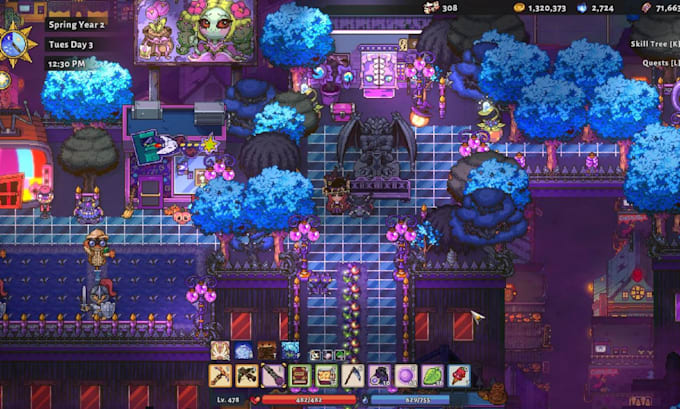Select the crossbow hotbar slot

click(x=247, y=376)
